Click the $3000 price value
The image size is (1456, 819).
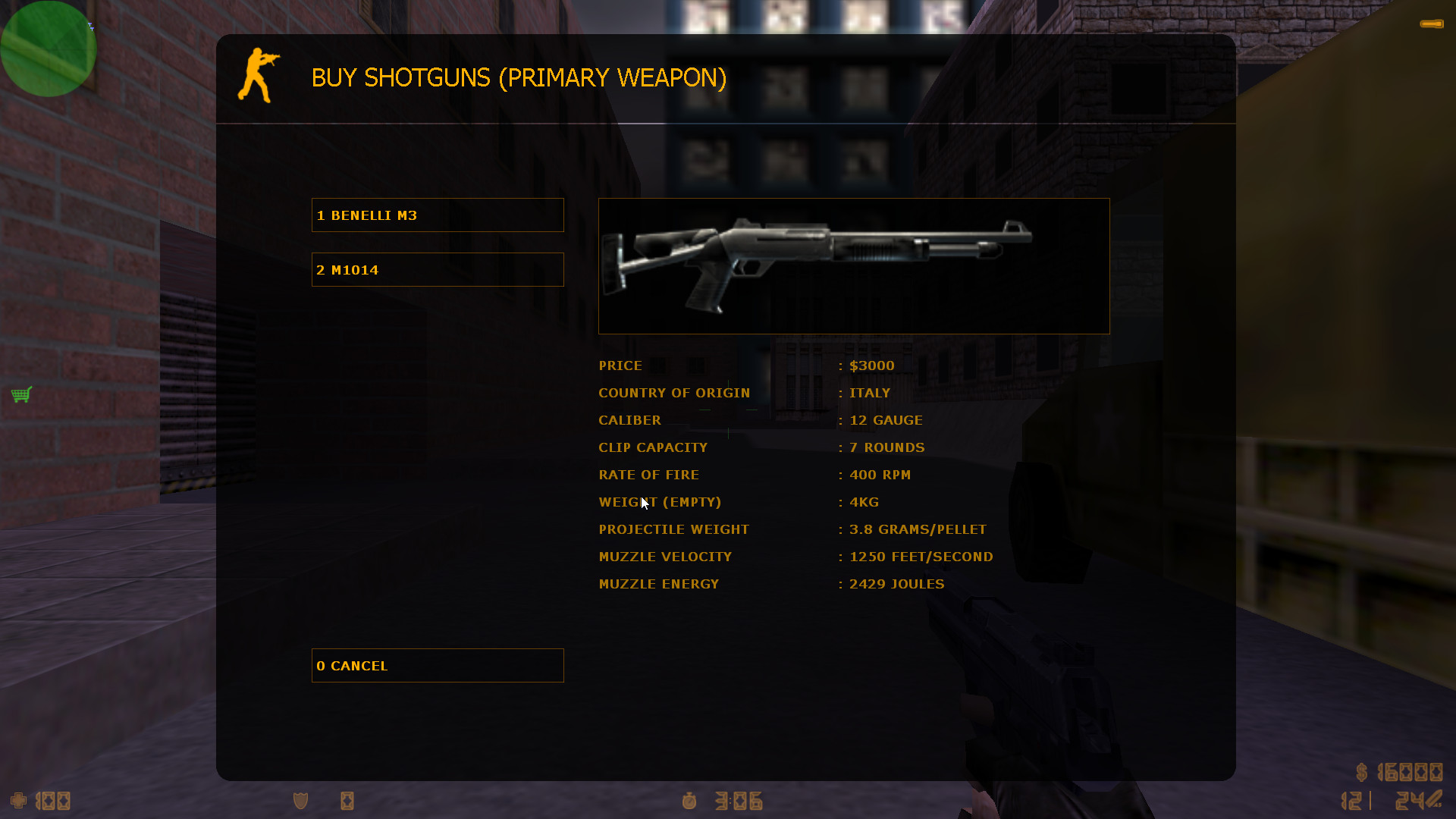[x=871, y=365]
